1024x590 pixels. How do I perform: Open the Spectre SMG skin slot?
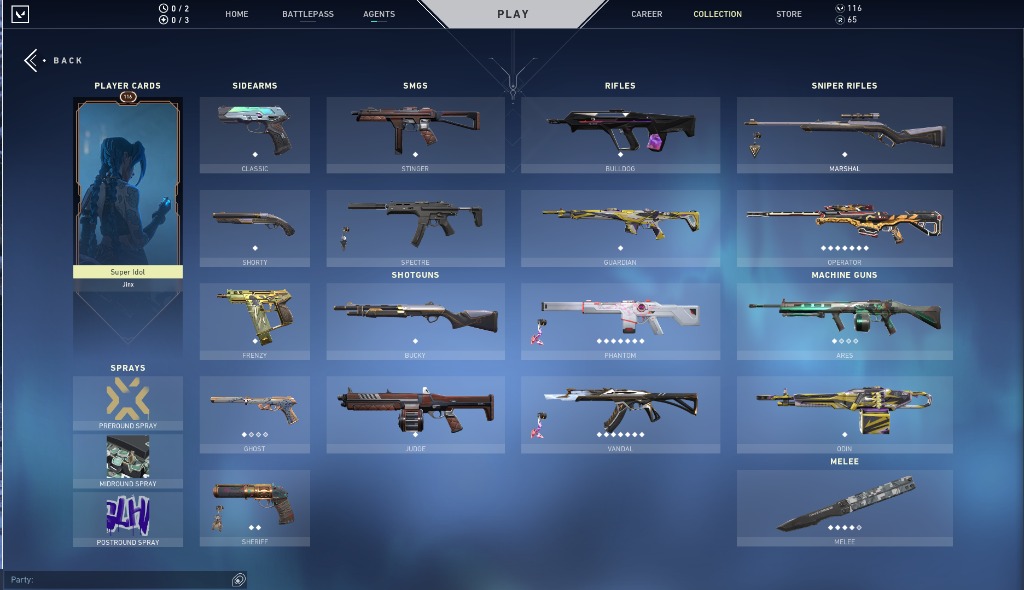tap(415, 228)
